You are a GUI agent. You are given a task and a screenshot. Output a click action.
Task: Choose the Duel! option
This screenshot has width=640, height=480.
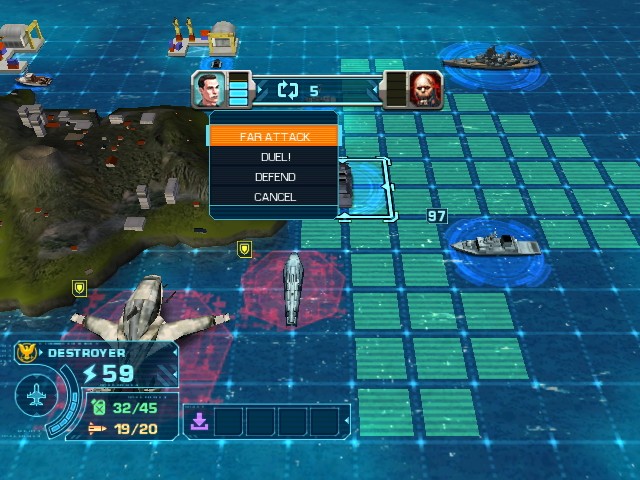[275, 157]
